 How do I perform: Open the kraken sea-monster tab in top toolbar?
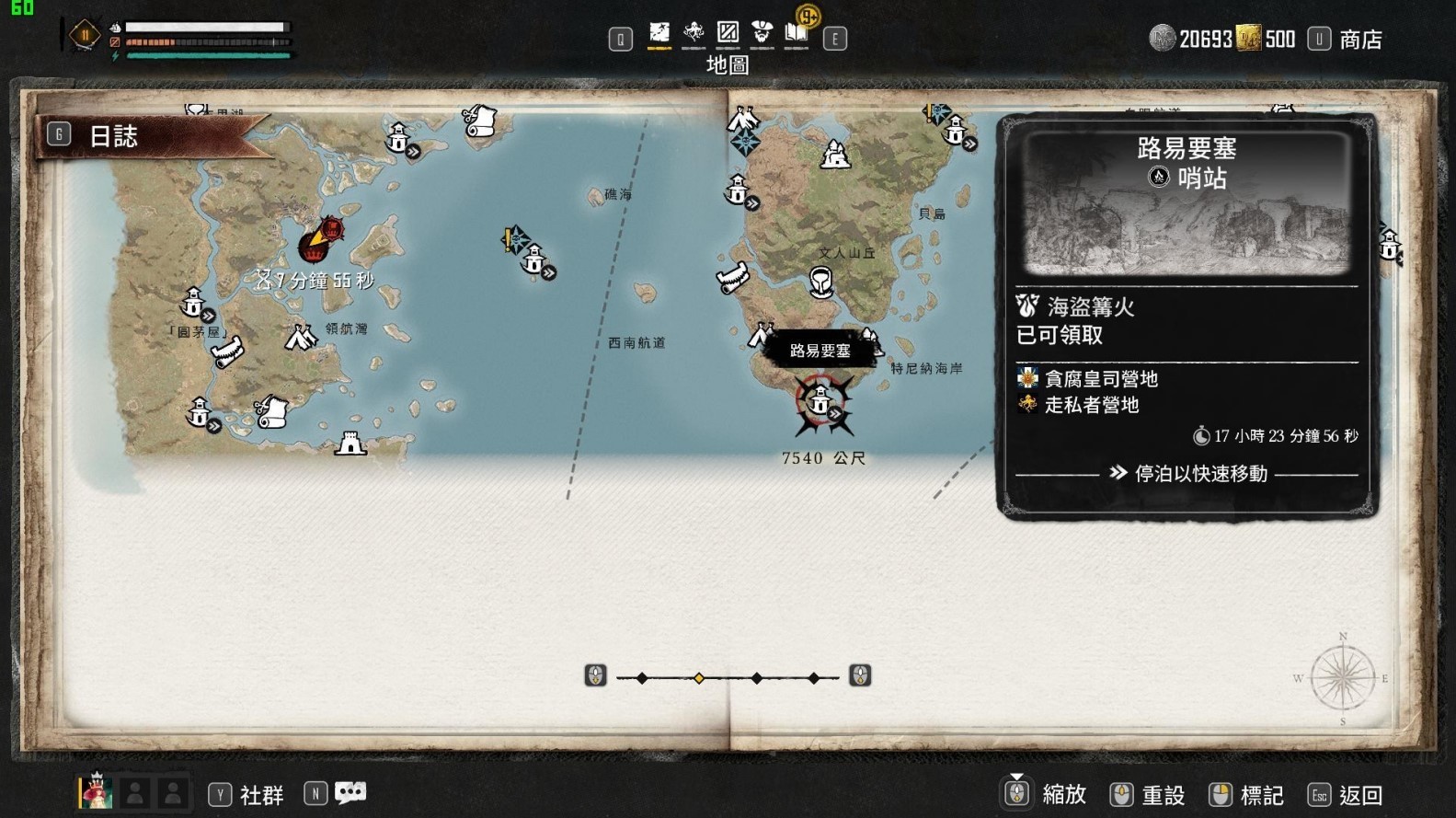click(x=693, y=33)
